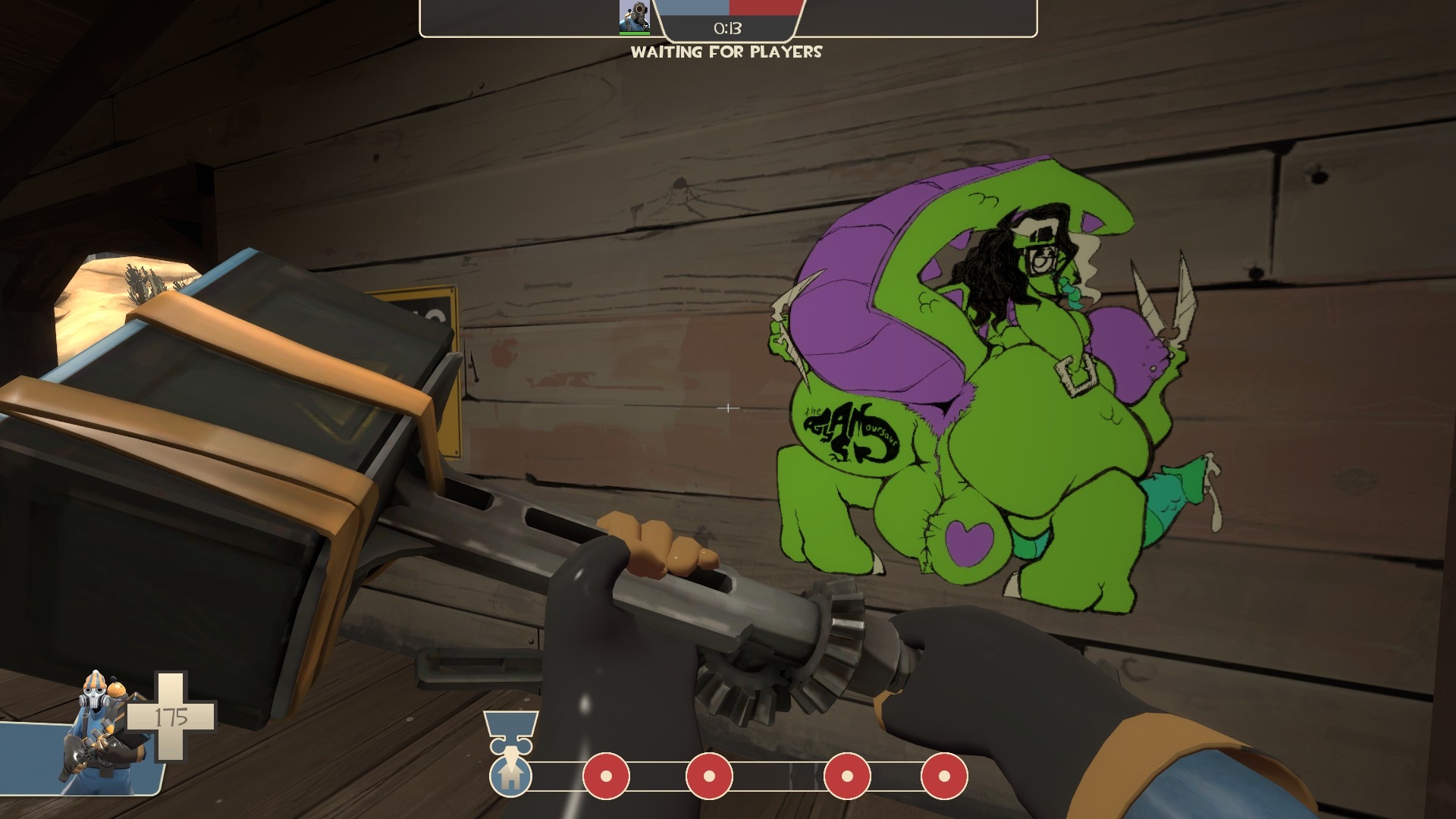Click the blue cart marker above the track

coord(510,729)
